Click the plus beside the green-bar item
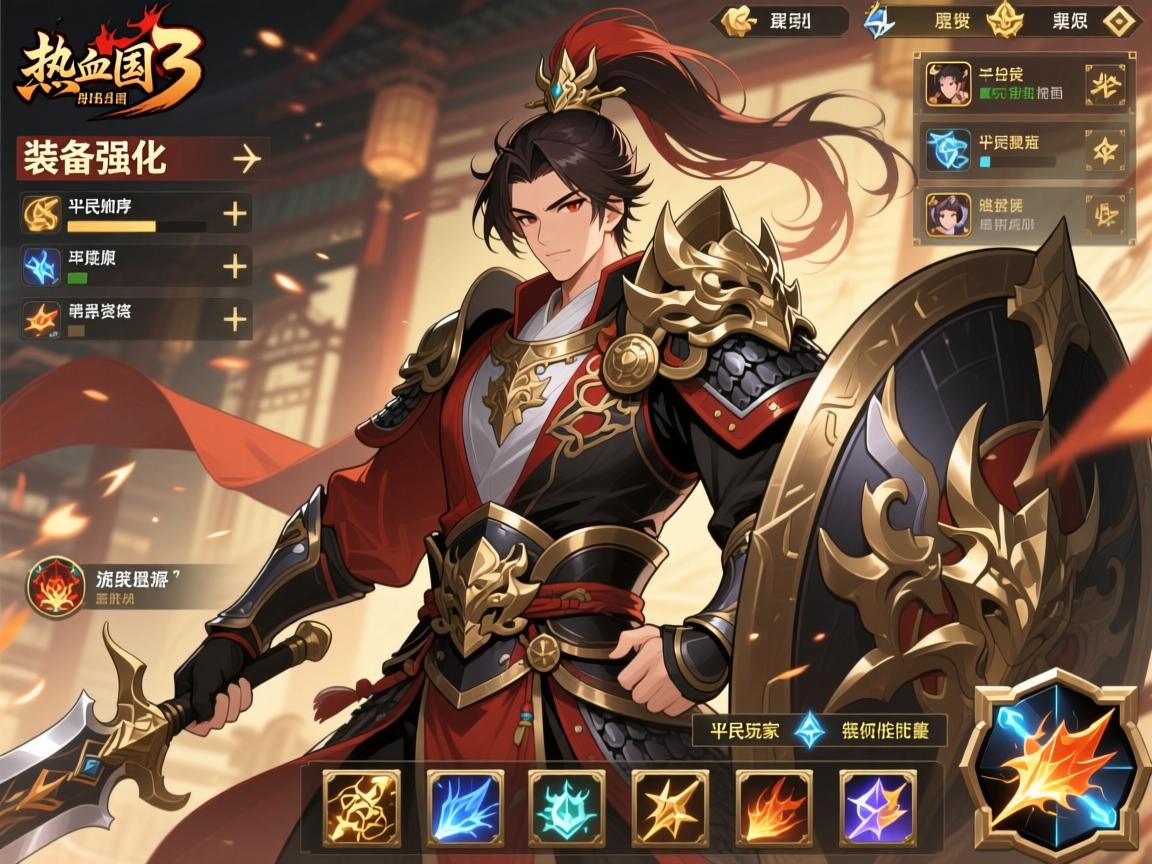Image resolution: width=1152 pixels, height=864 pixels. (234, 265)
